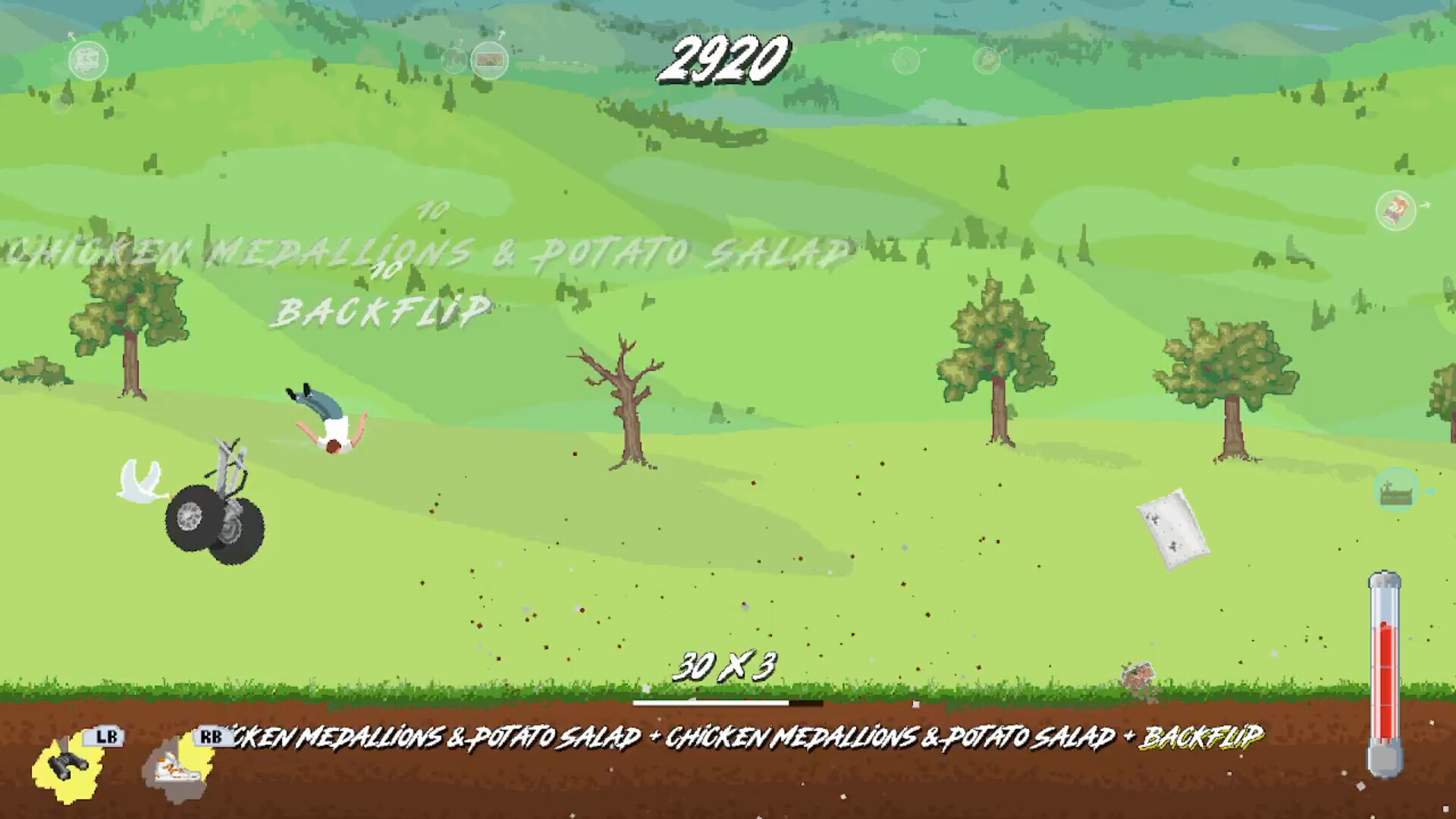Click the combo progress bar below 30 x 3
This screenshot has height=819, width=1456.
pos(728,701)
